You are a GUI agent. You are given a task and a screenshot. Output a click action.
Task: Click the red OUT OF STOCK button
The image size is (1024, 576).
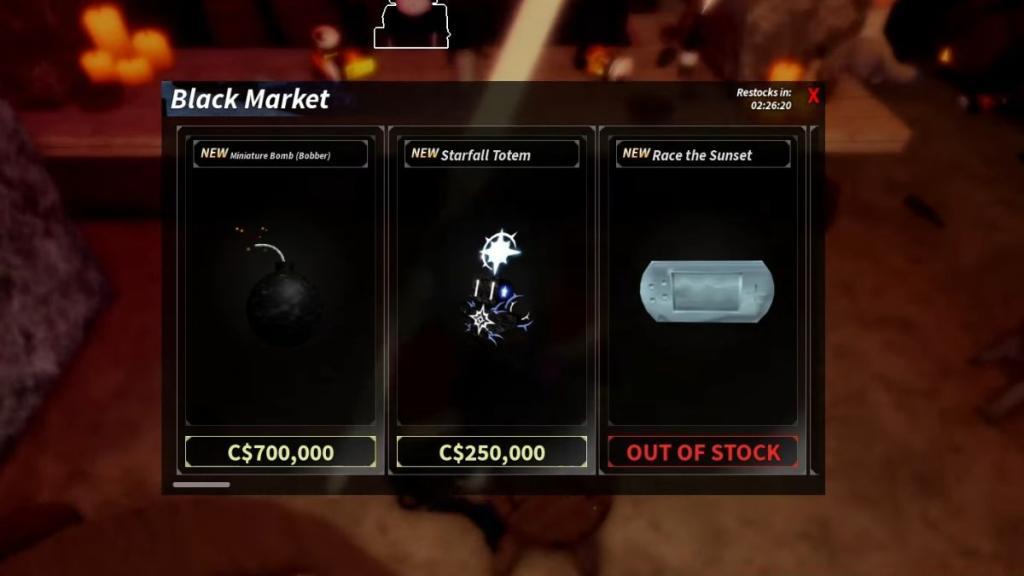click(x=703, y=452)
